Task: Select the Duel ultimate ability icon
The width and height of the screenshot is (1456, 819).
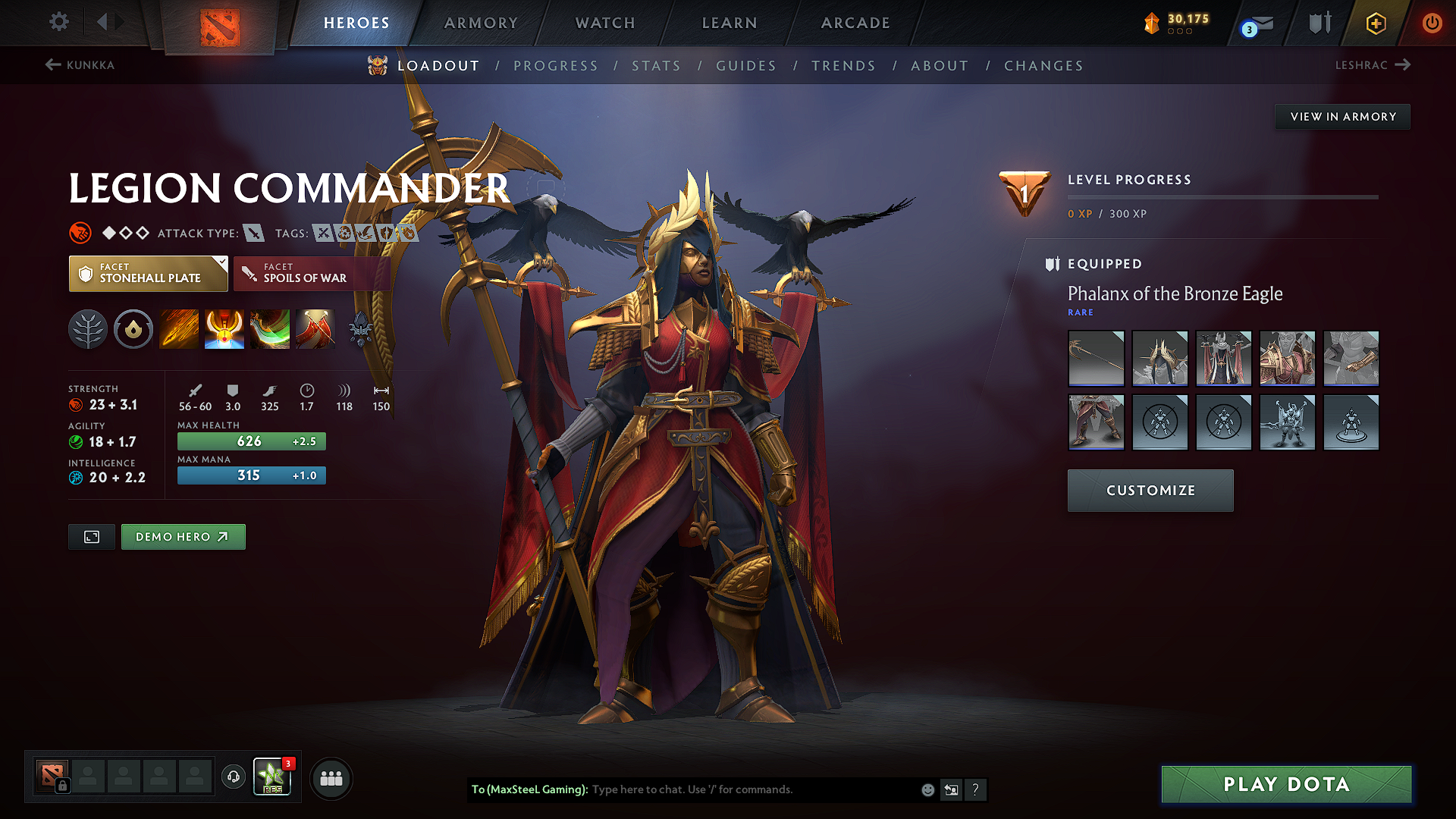Action: (x=315, y=329)
